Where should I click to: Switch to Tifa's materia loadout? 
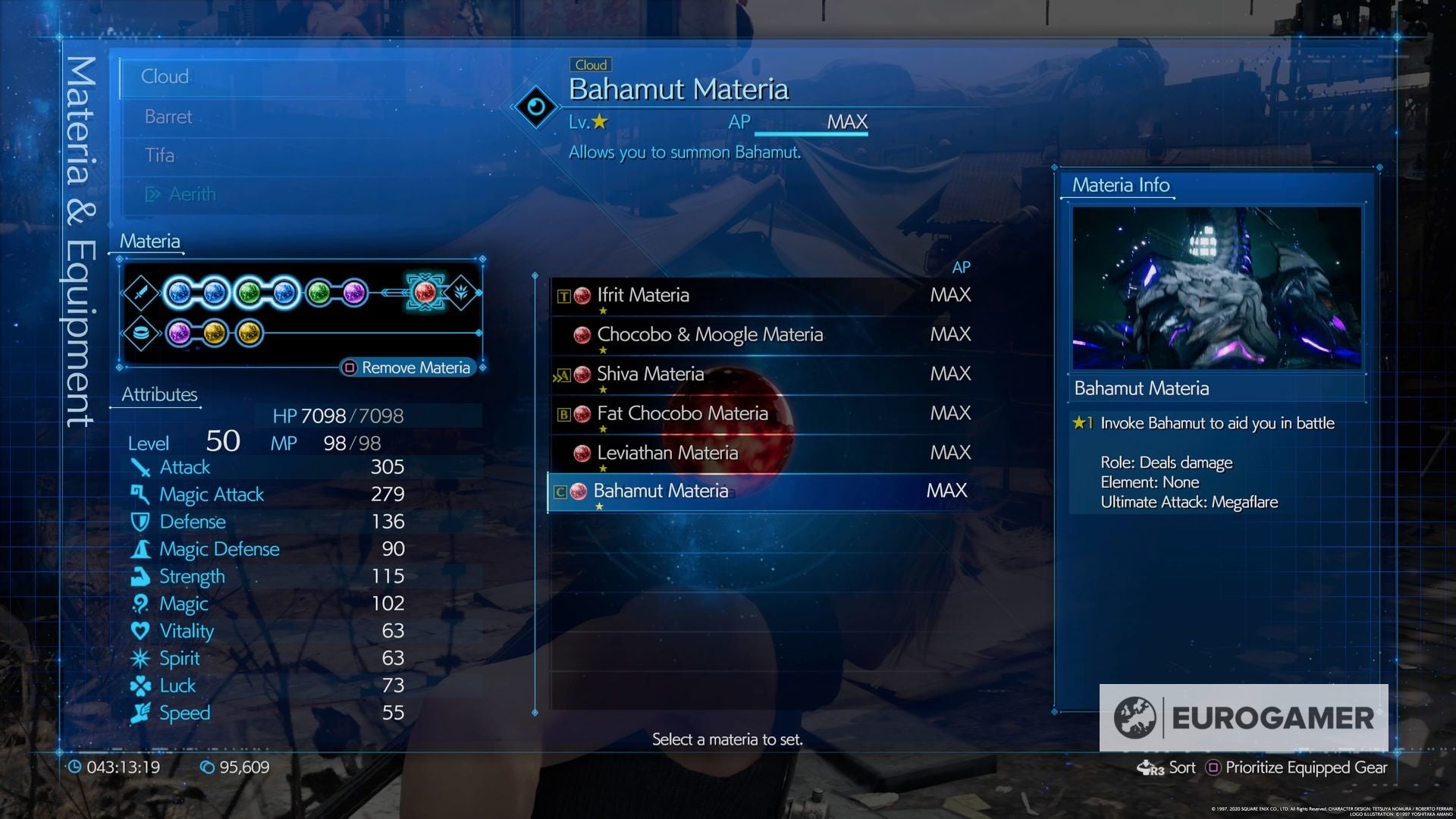click(162, 155)
